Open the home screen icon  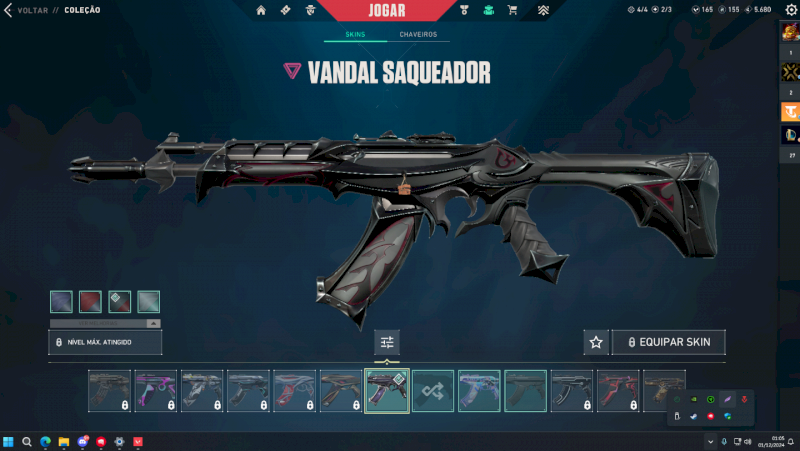[x=261, y=10]
